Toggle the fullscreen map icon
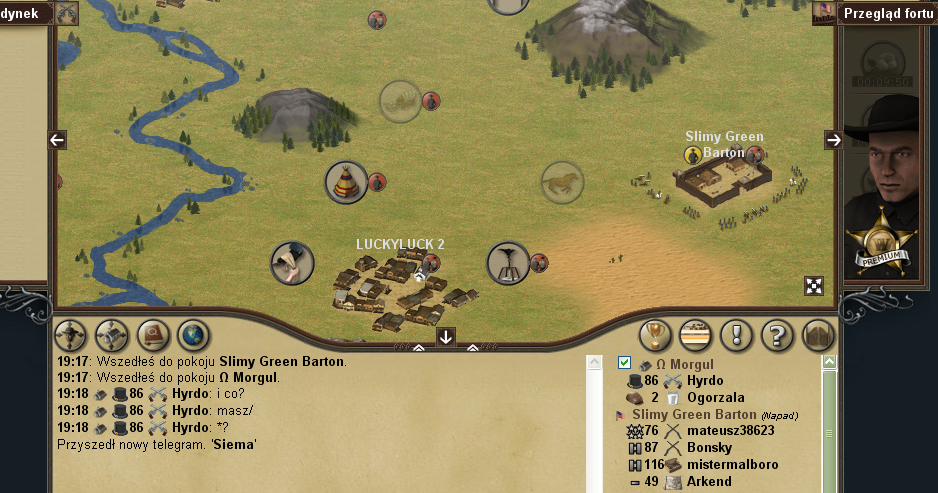 [x=815, y=287]
